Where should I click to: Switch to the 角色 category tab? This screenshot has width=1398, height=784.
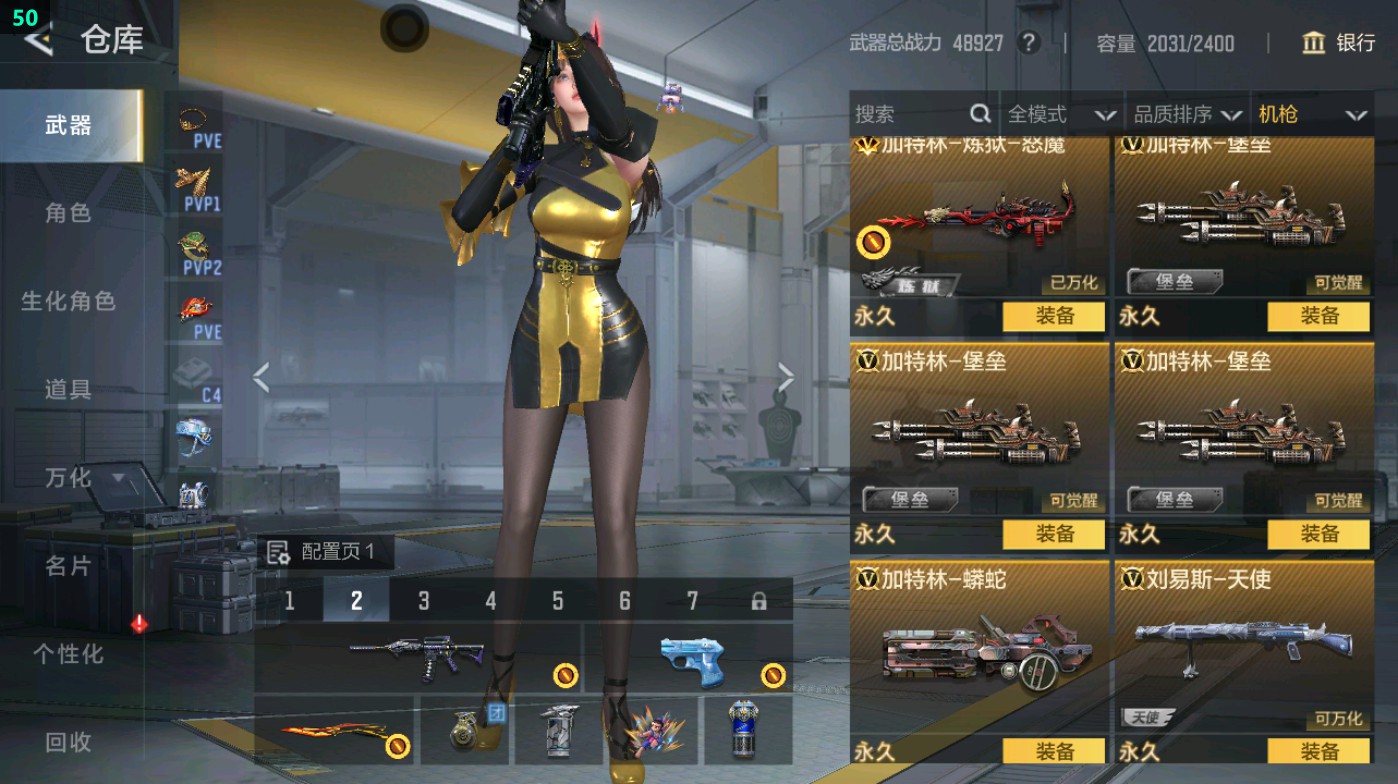point(68,213)
